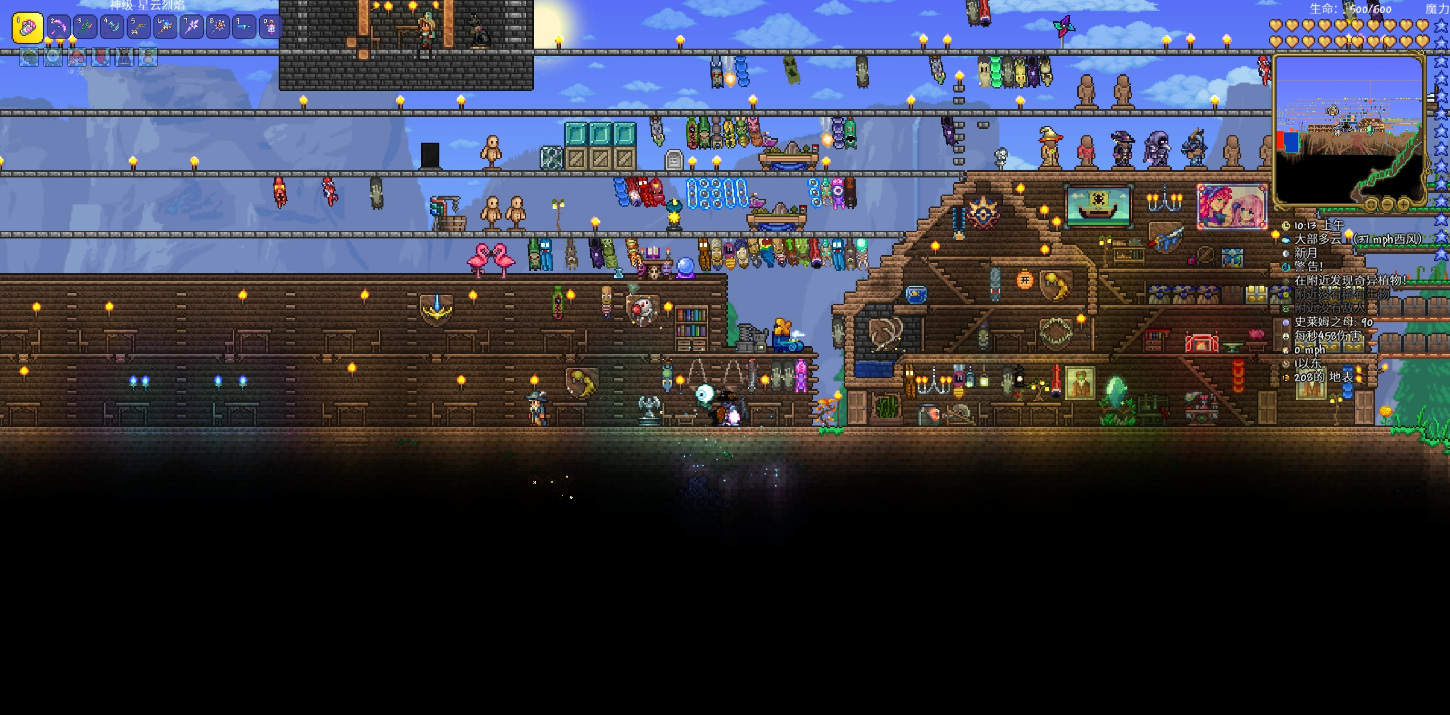Image resolution: width=1450 pixels, height=715 pixels.
Task: Click the DPS meter icon in info list
Action: 1286,336
